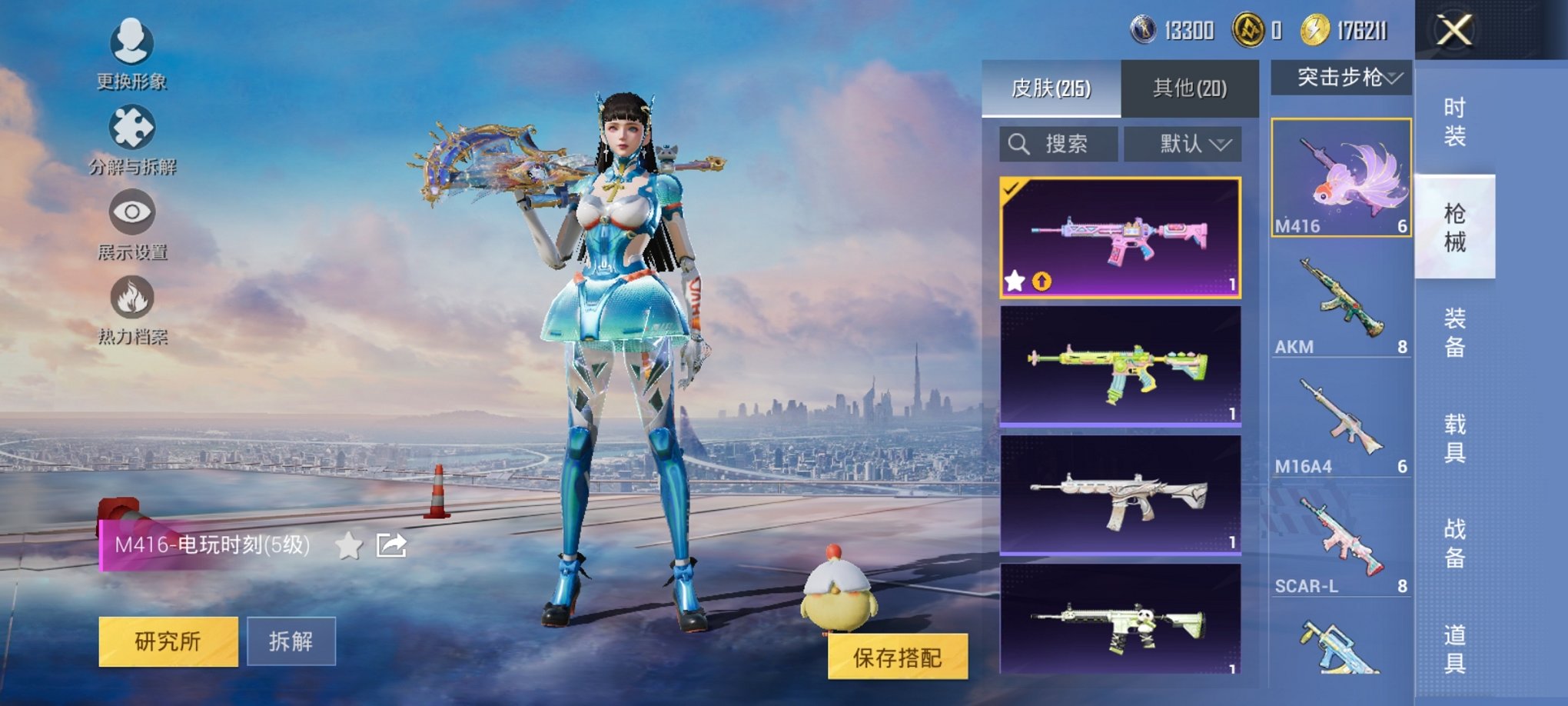Image resolution: width=1568 pixels, height=706 pixels.
Task: Switch to the 时装 sidebar tab
Action: point(1456,119)
